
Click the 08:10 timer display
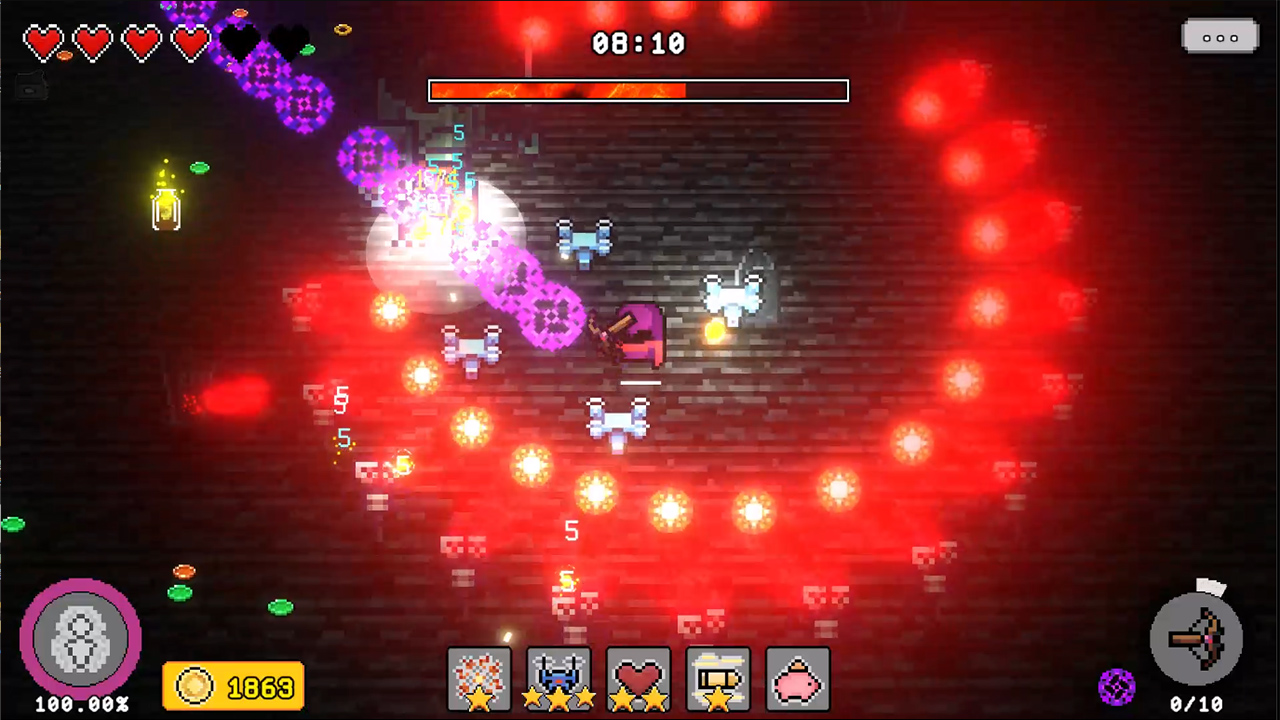point(638,43)
